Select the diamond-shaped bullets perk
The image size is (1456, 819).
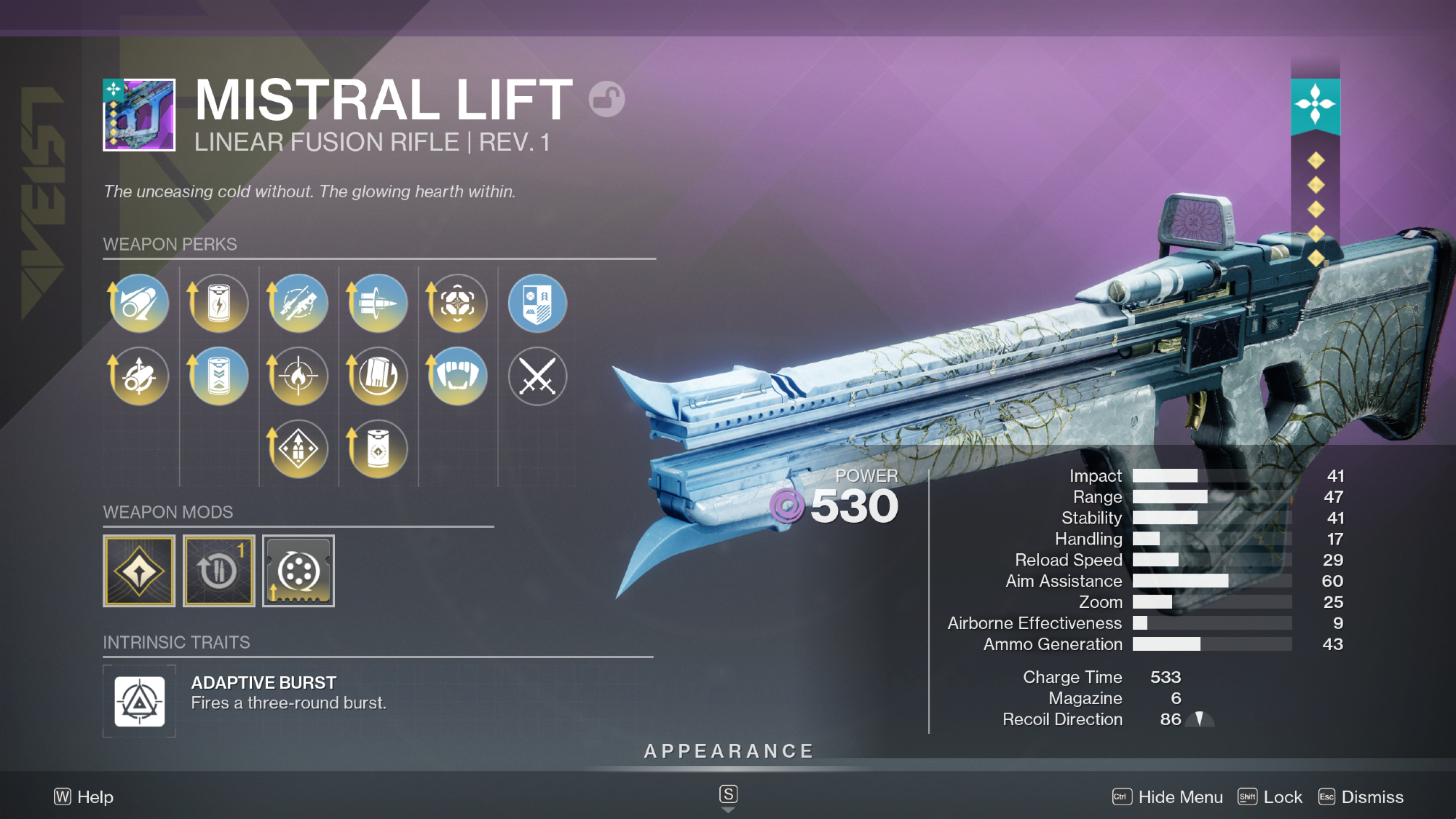tap(298, 449)
